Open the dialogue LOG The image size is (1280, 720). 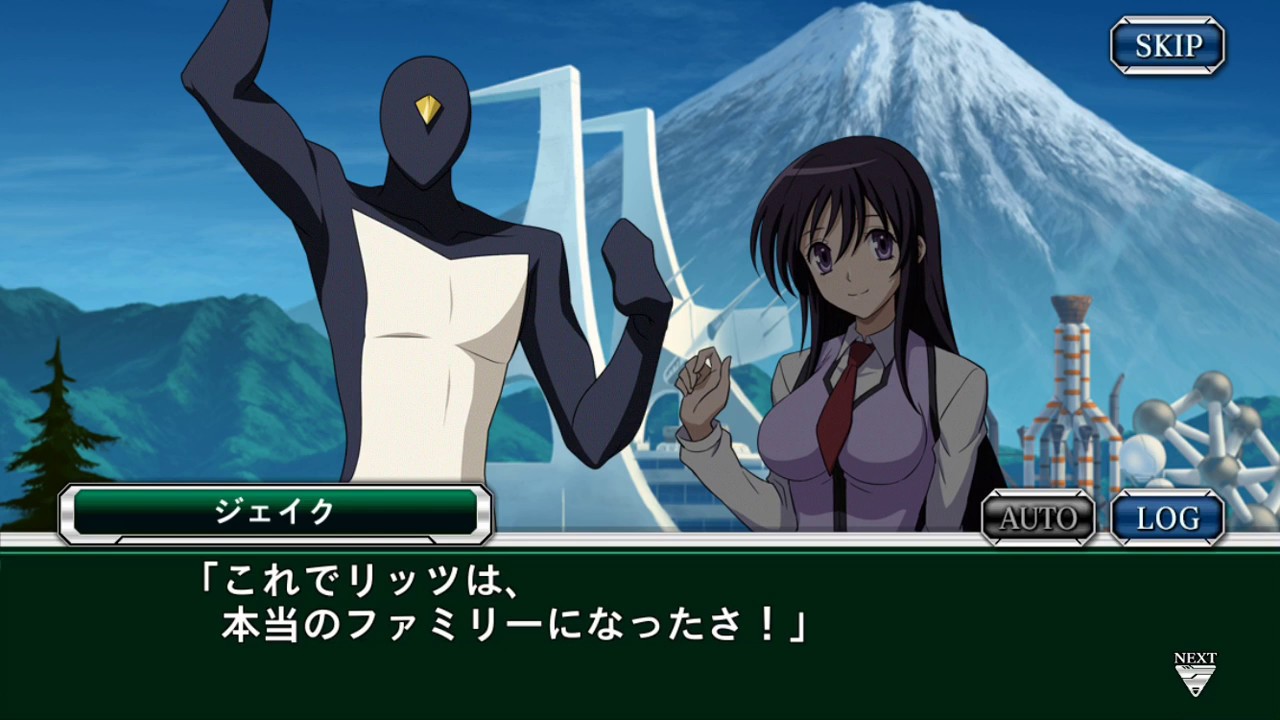click(1168, 518)
